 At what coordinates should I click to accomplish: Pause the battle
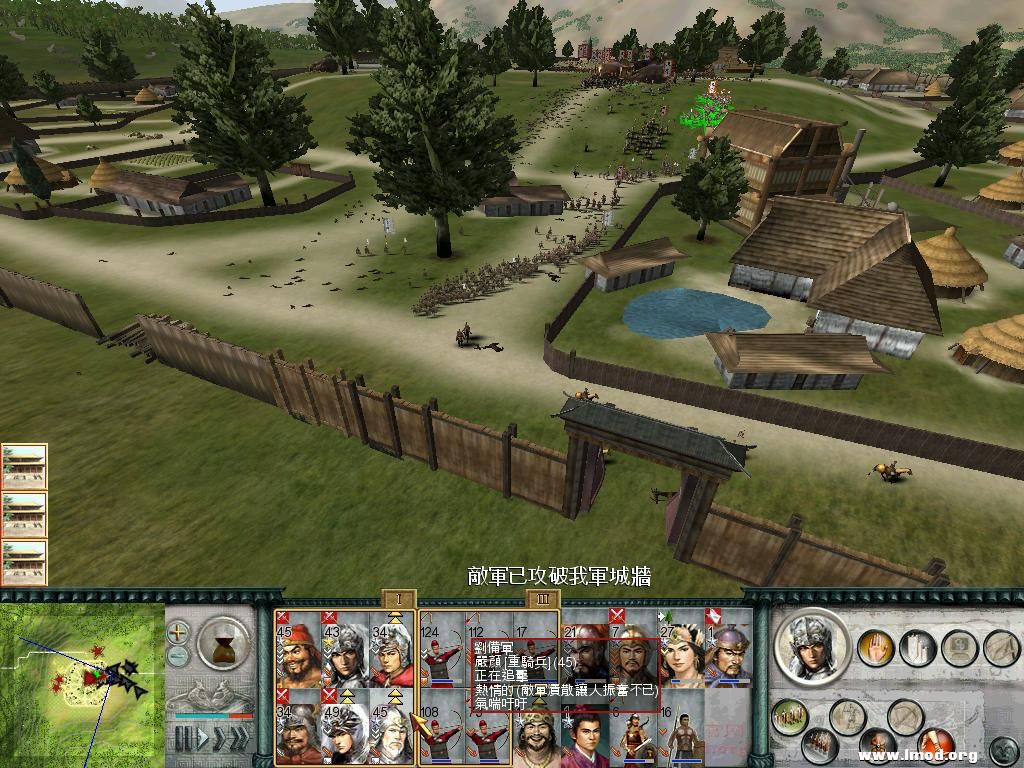tap(185, 740)
